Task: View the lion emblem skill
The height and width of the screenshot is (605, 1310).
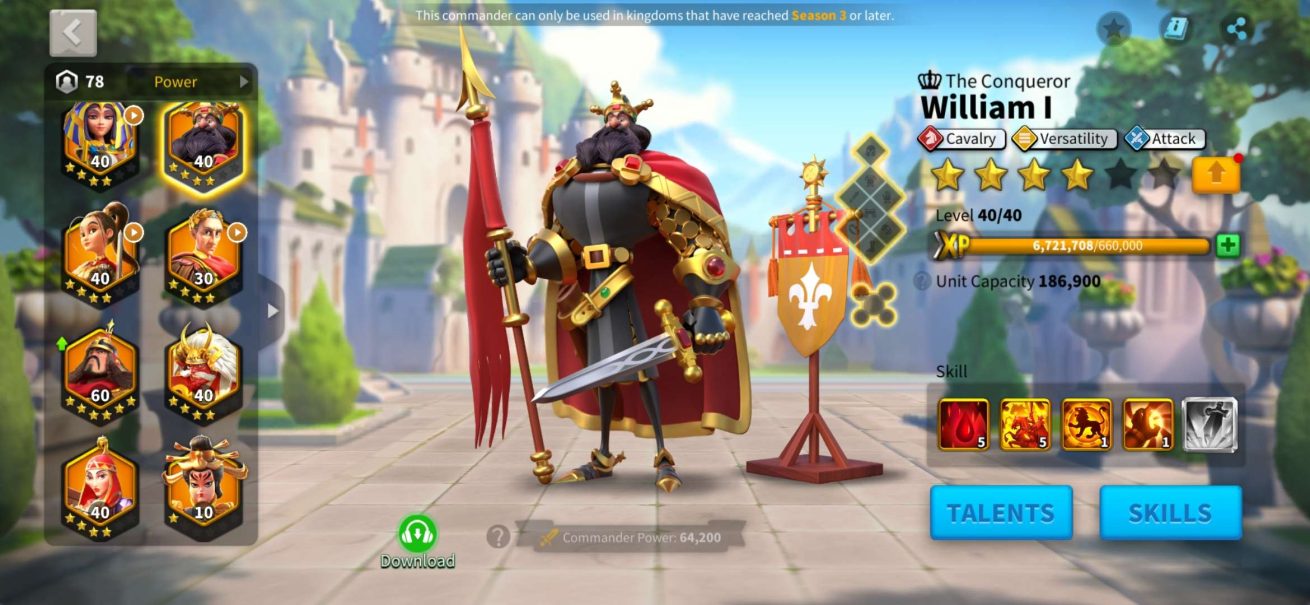Action: coord(1086,424)
